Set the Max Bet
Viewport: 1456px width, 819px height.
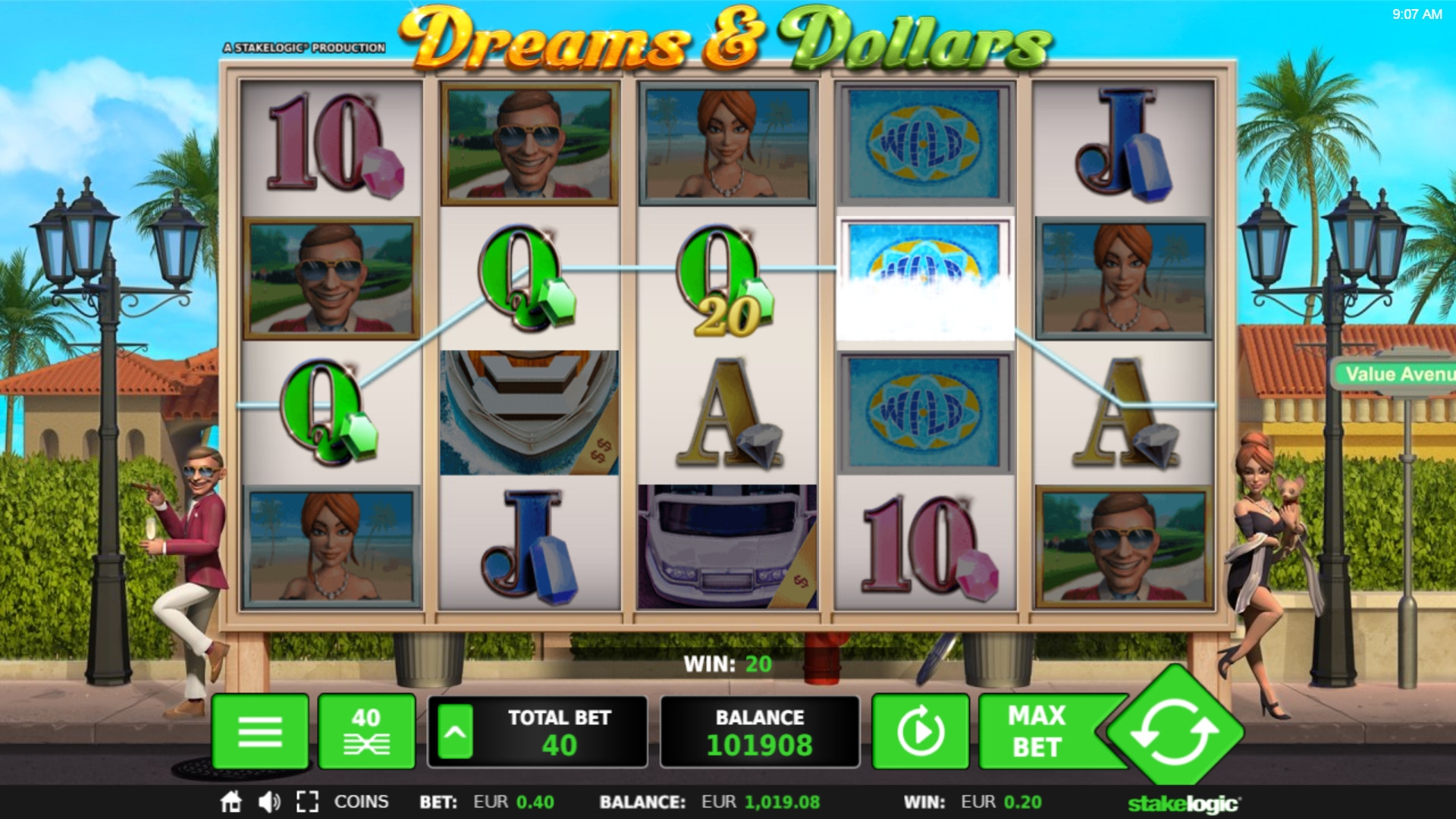[x=1037, y=732]
